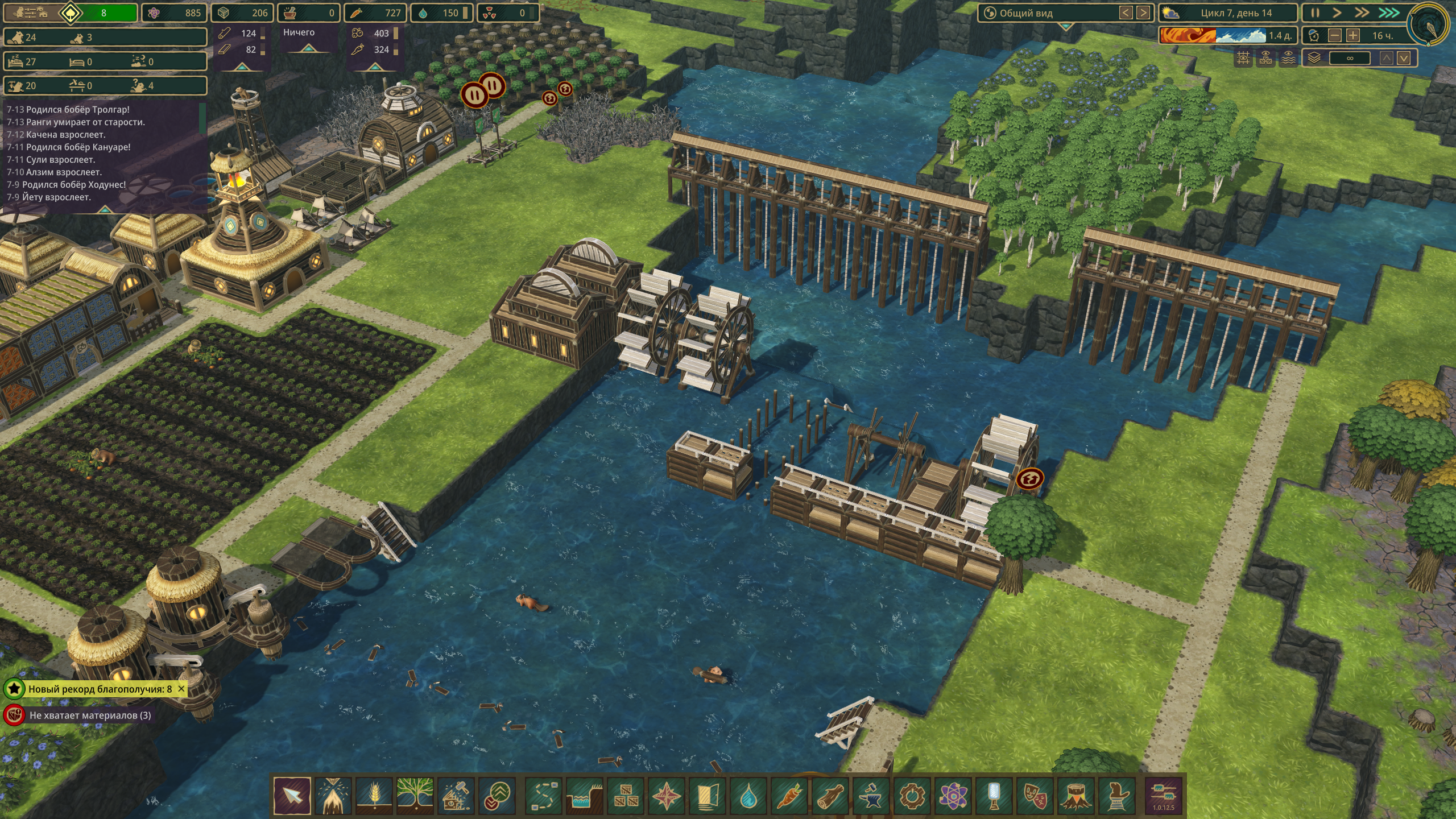The height and width of the screenshot is (819, 1456).
Task: Pause the game simulation
Action: point(1315,13)
